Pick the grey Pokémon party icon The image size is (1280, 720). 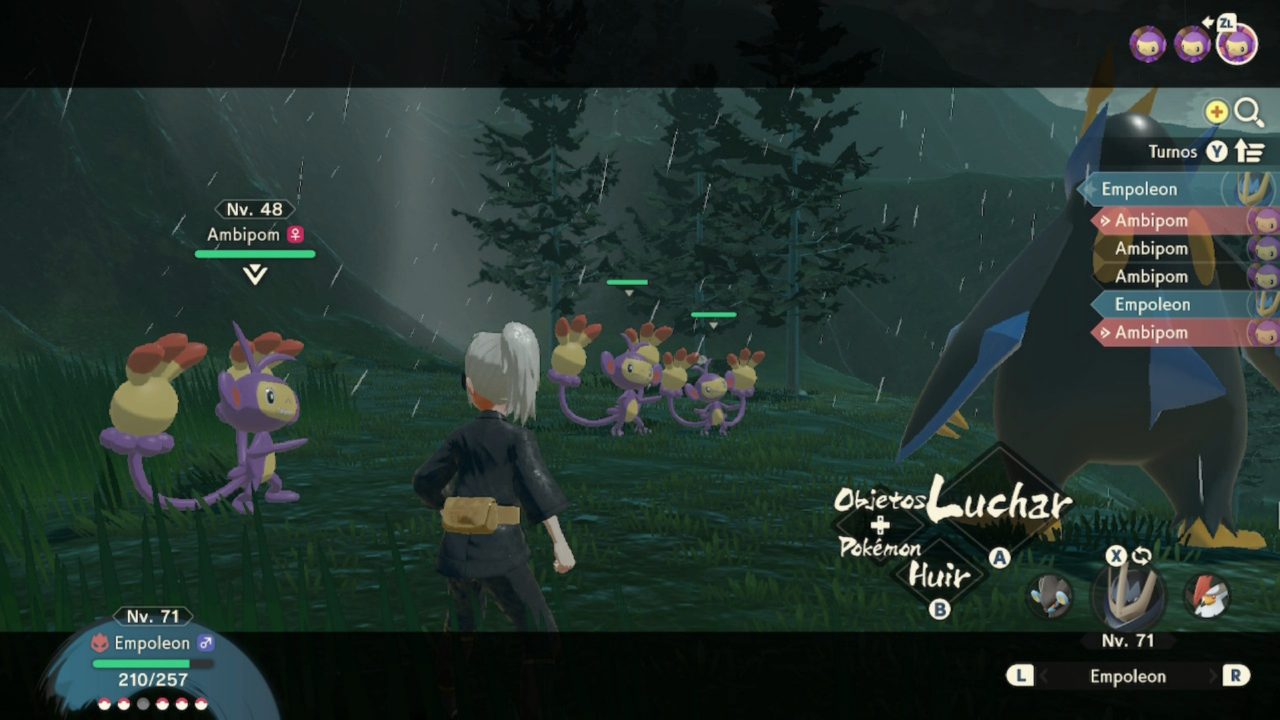(1050, 596)
